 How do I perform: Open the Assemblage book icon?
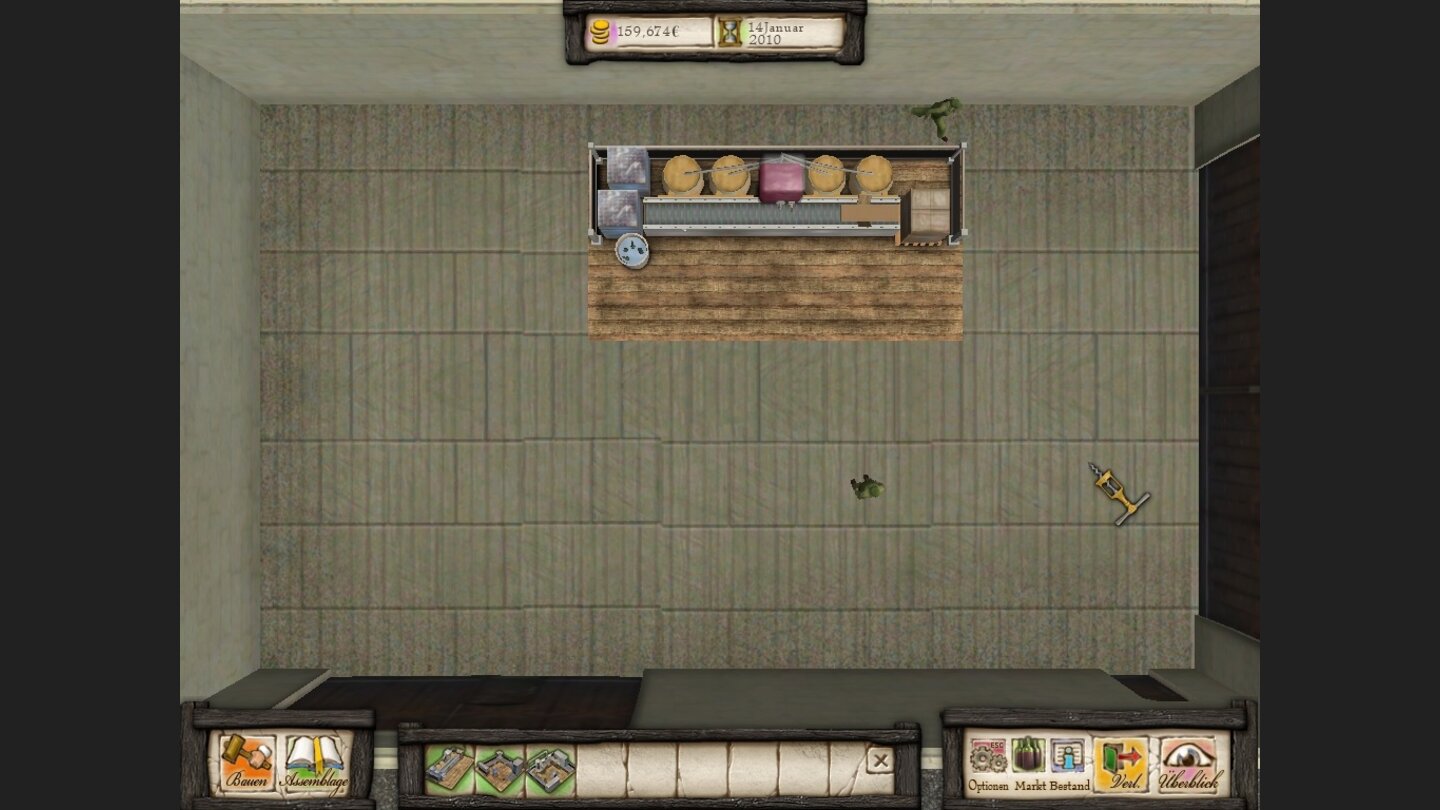point(312,752)
